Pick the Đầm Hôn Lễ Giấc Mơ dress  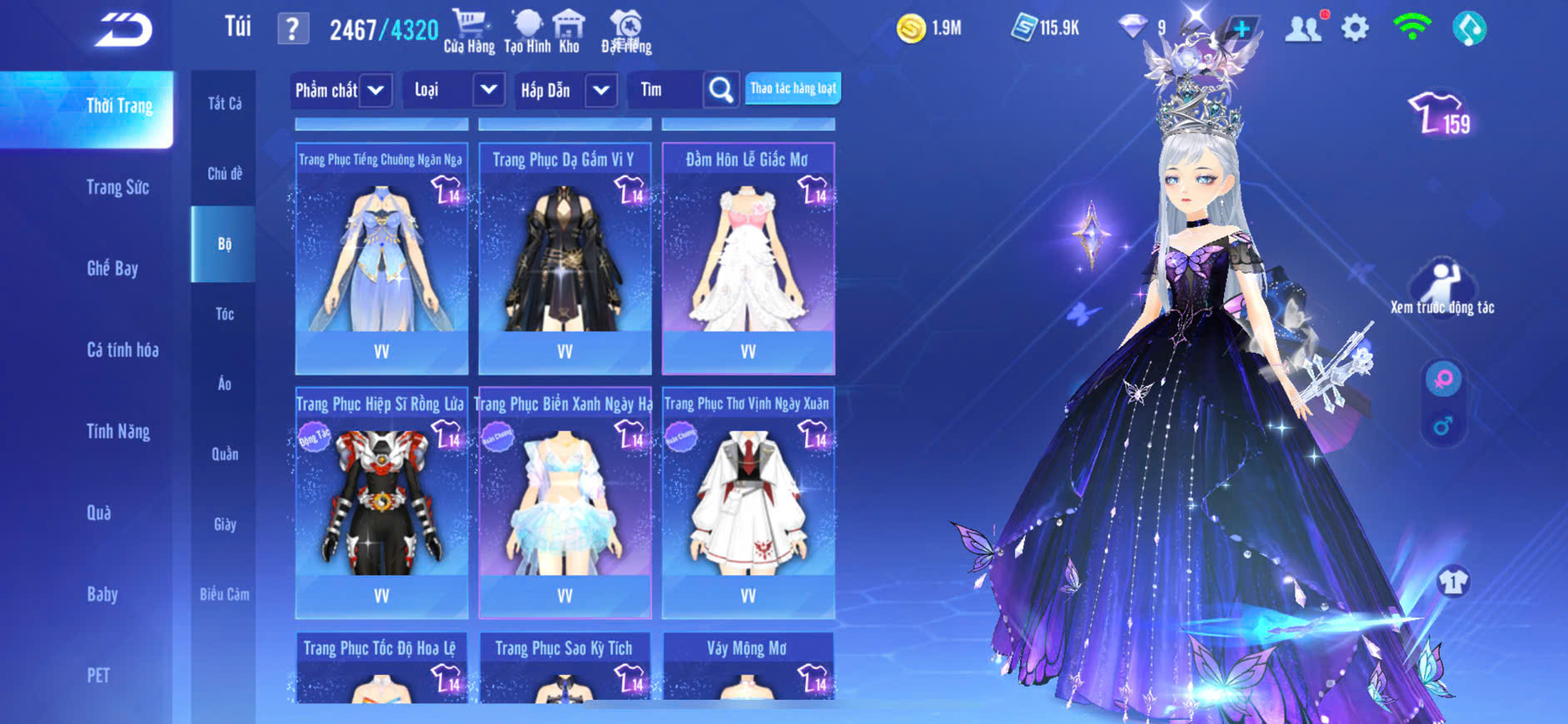748,258
